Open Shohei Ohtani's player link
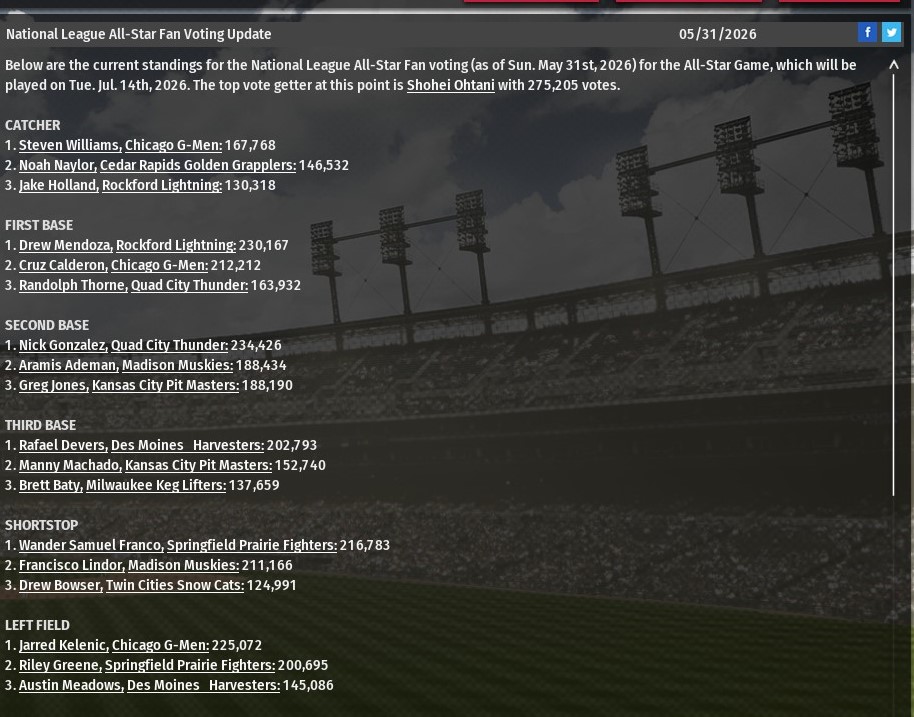The image size is (914, 717). point(450,85)
